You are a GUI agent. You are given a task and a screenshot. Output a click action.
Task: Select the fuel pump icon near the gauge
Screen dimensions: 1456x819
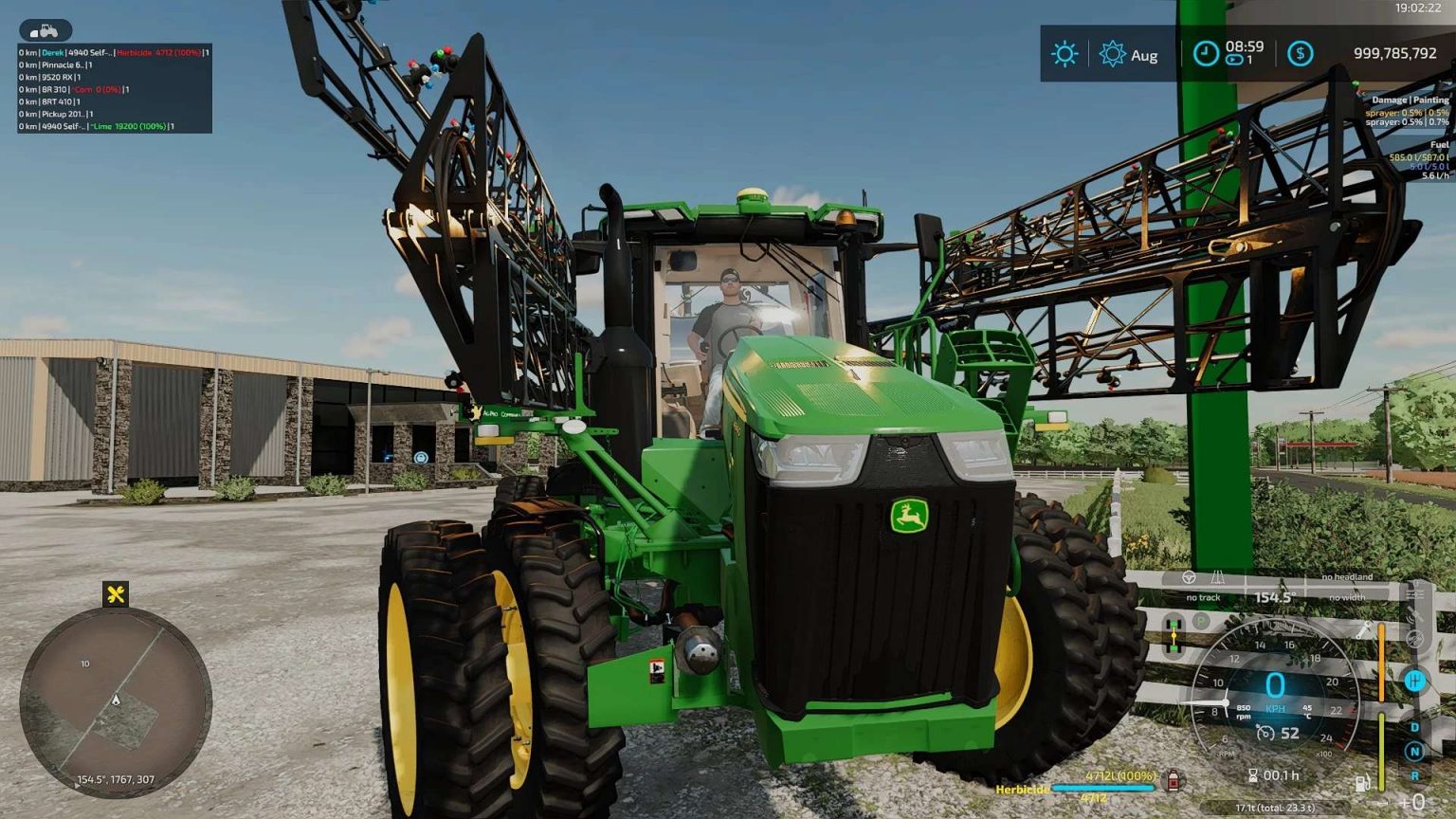(1362, 783)
